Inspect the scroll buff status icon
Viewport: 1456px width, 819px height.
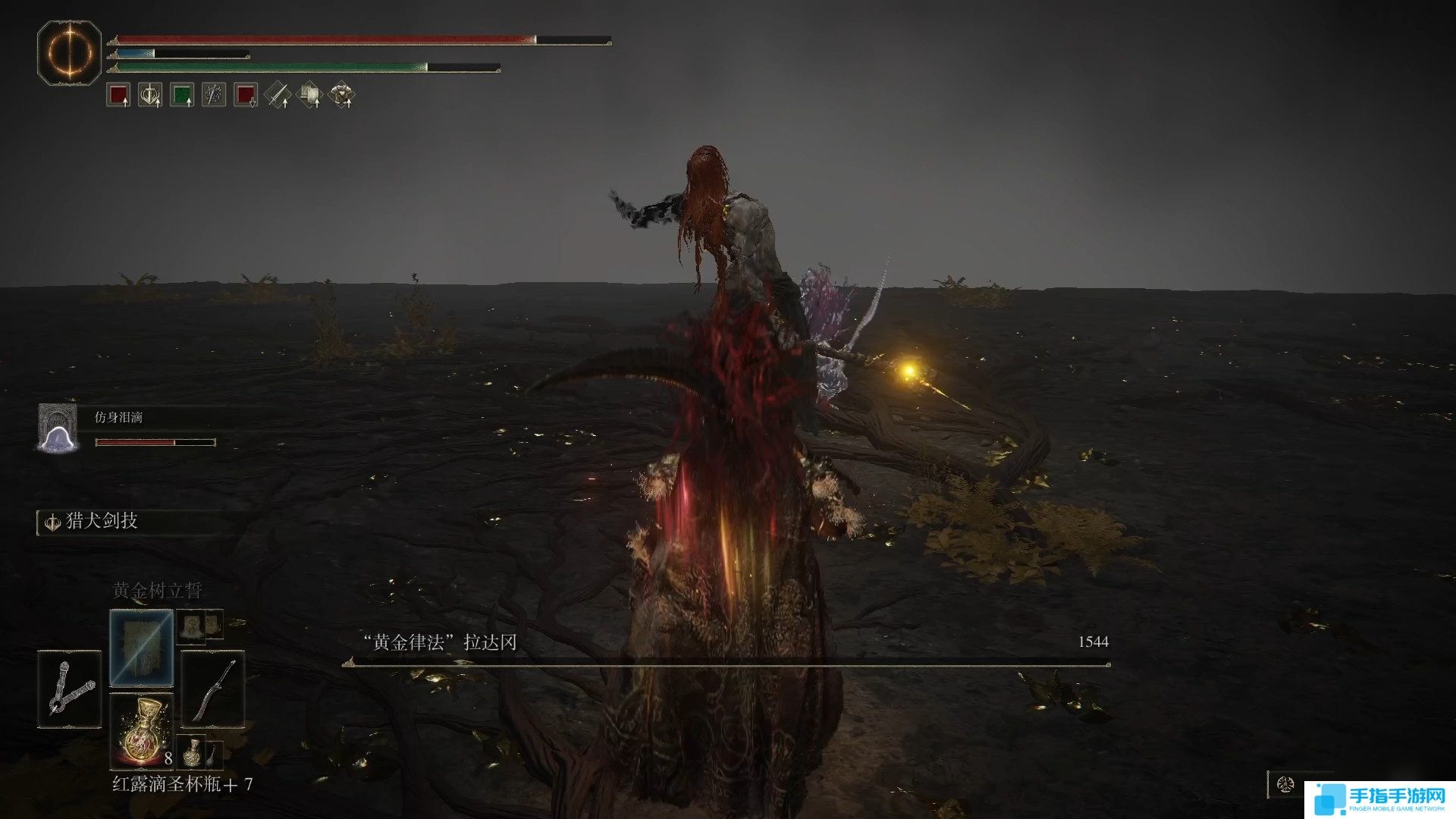point(309,96)
